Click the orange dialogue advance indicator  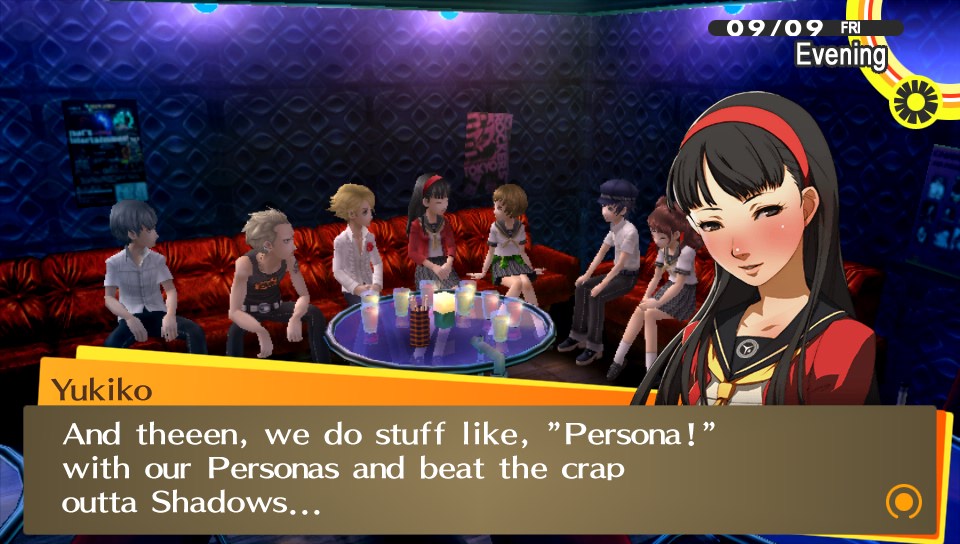[x=902, y=501]
